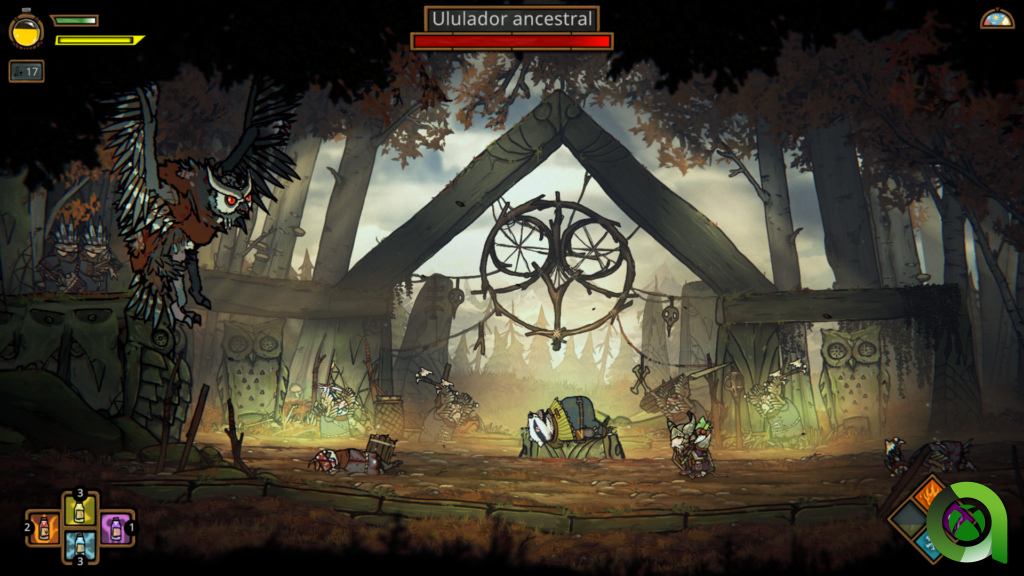Choose the blue frost potion slot
The height and width of the screenshot is (576, 1024).
pyautogui.click(x=80, y=545)
